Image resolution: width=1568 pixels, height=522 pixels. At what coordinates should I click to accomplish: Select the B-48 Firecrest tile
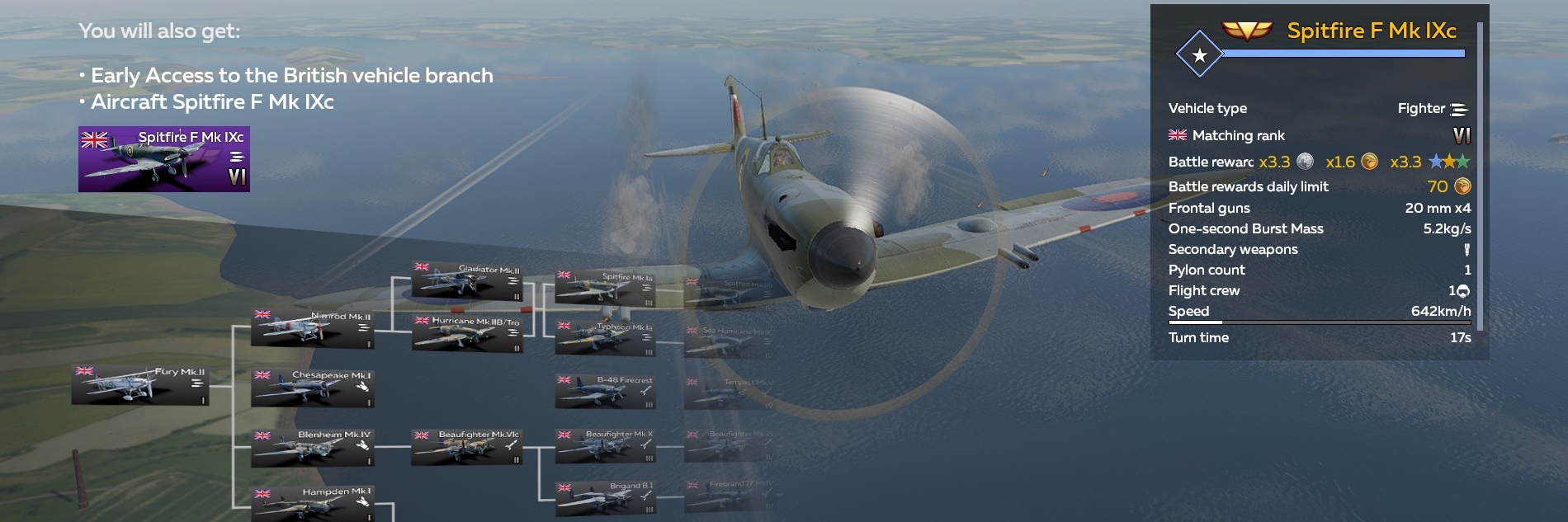pyautogui.click(x=607, y=392)
